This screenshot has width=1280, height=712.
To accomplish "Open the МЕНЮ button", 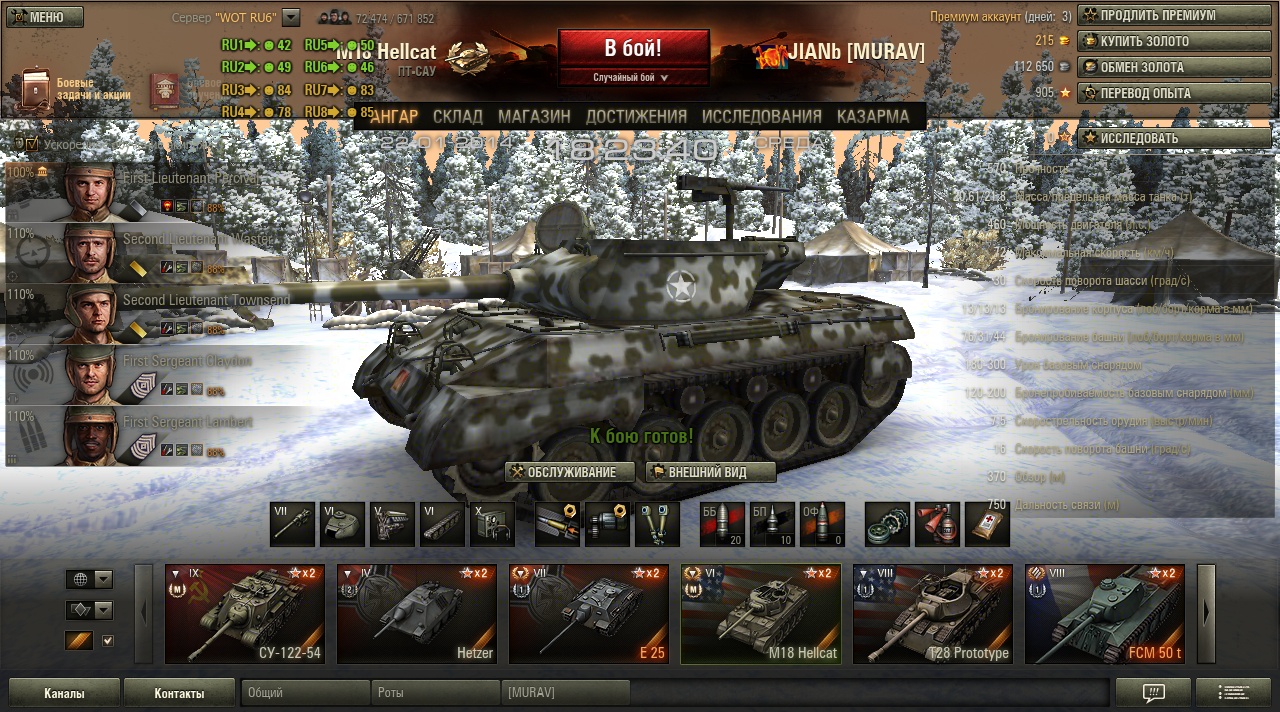I will tap(44, 17).
